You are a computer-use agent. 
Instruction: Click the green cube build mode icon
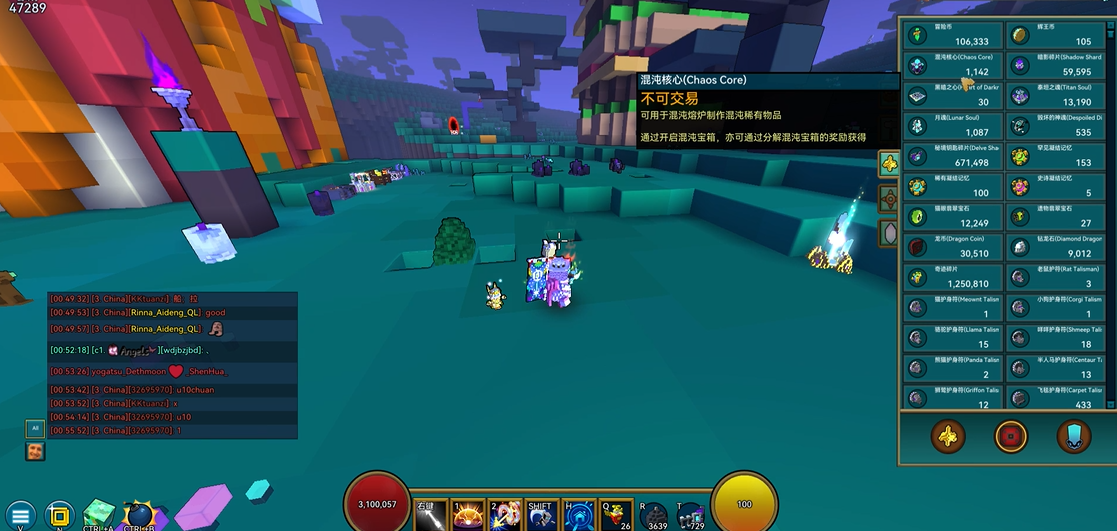99,514
